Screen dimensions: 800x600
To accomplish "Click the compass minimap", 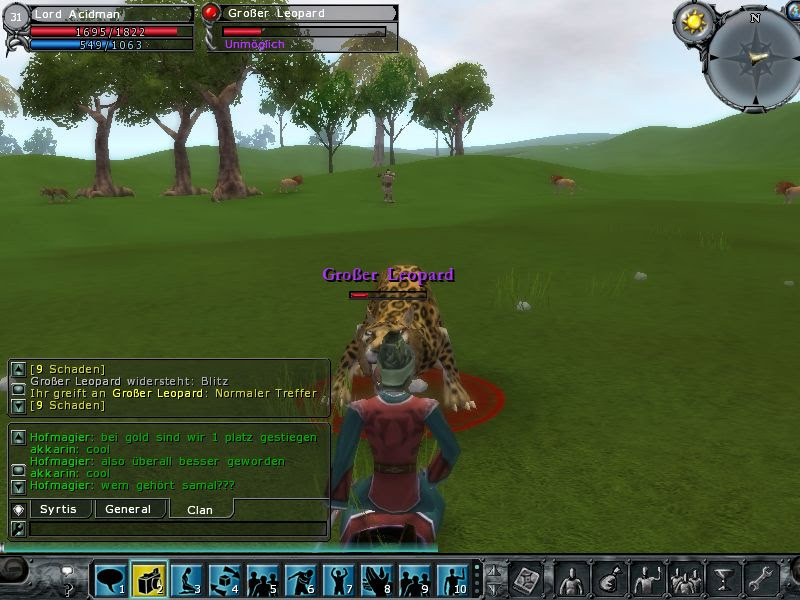I will [754, 58].
